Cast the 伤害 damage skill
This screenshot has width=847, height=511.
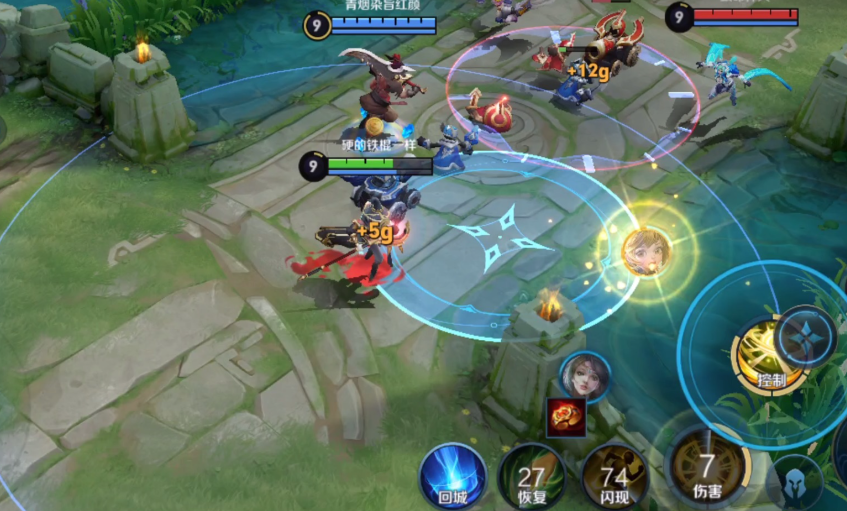pyautogui.click(x=706, y=468)
